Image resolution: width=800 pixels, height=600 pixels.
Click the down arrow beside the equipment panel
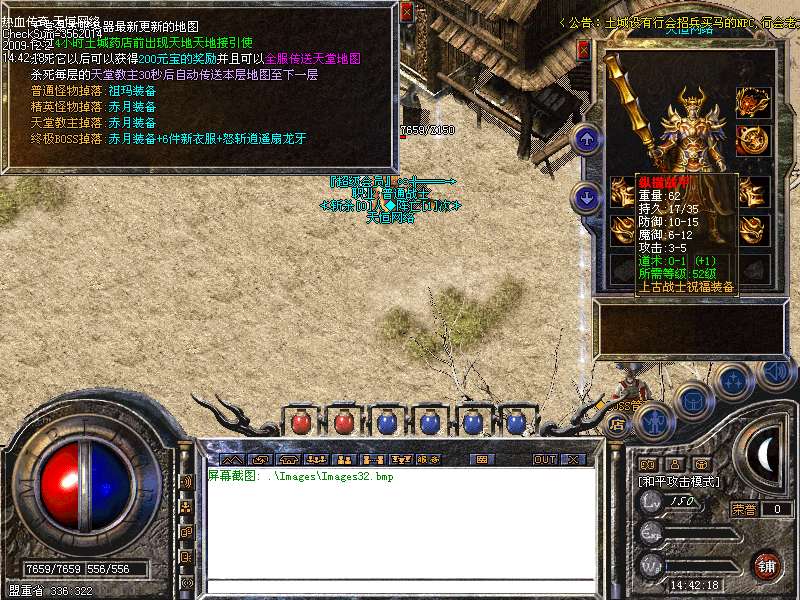588,195
